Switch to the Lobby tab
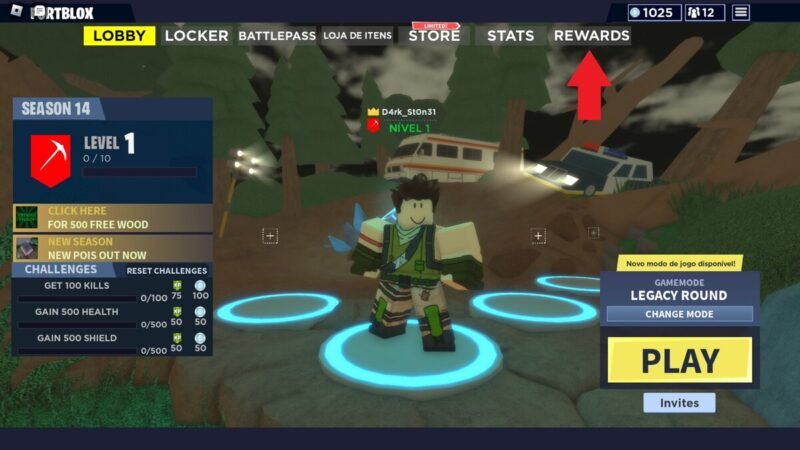The image size is (800, 450). [119, 36]
